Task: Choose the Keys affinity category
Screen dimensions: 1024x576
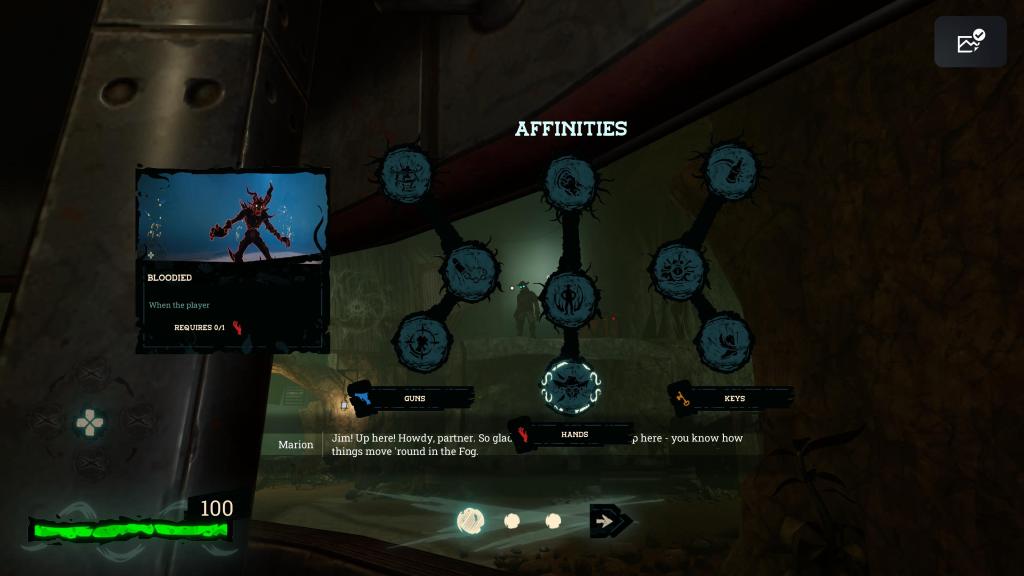Action: pos(733,398)
